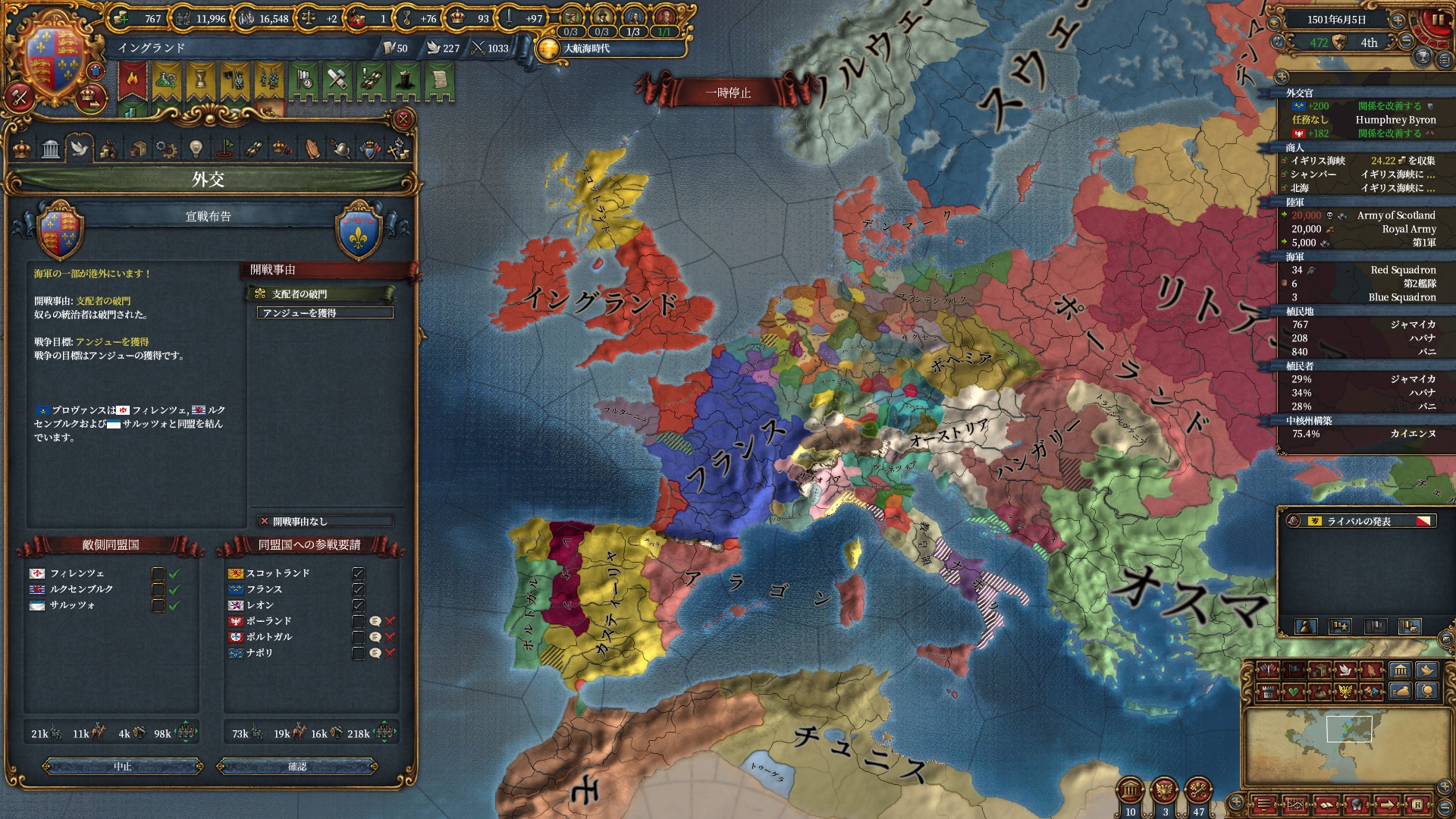1456x819 pixels.
Task: Select the アンジューを獲得 war goal
Action: click(x=325, y=312)
